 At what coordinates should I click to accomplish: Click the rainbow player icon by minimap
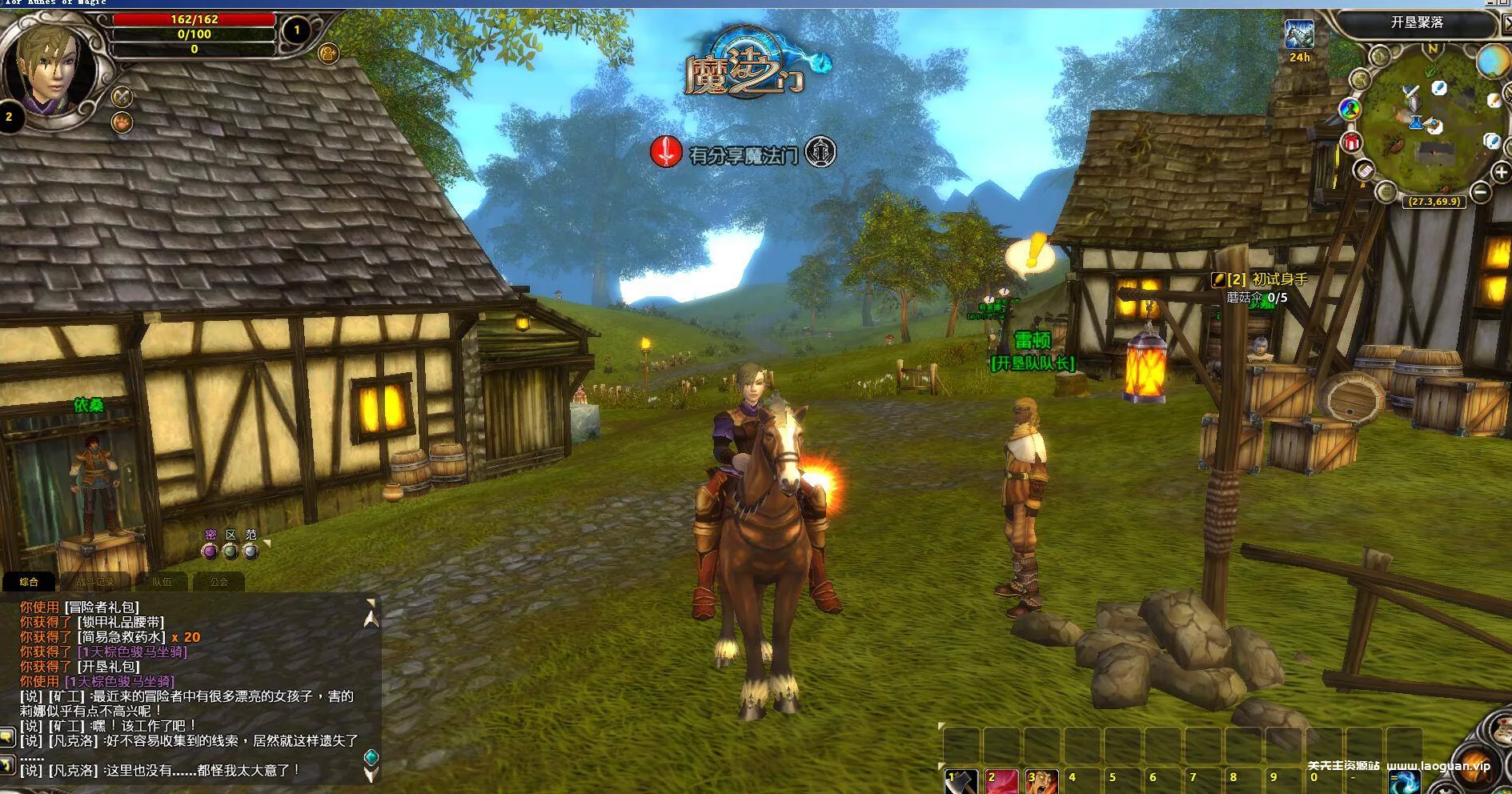point(1350,108)
